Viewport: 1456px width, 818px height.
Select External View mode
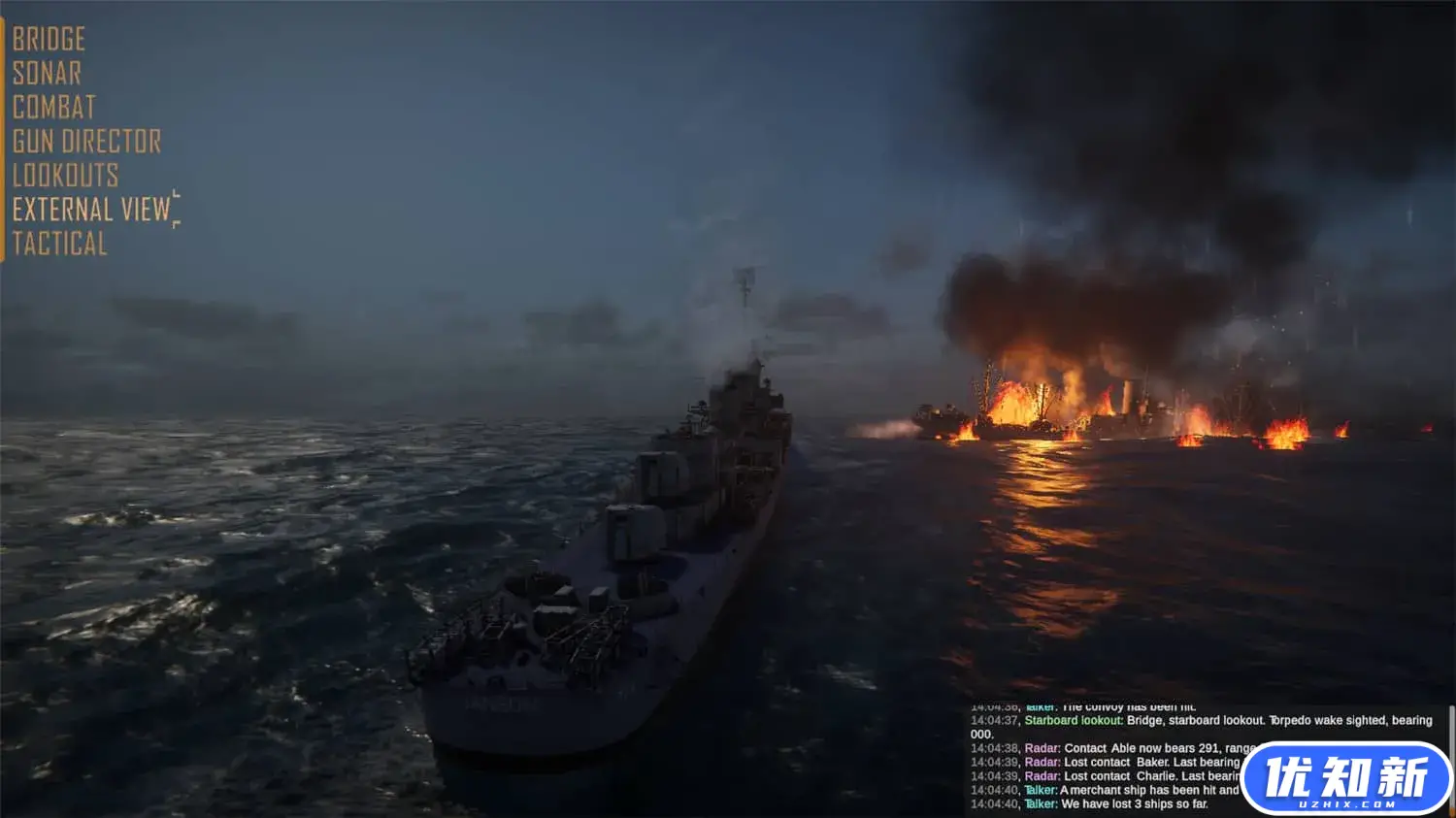click(x=87, y=210)
